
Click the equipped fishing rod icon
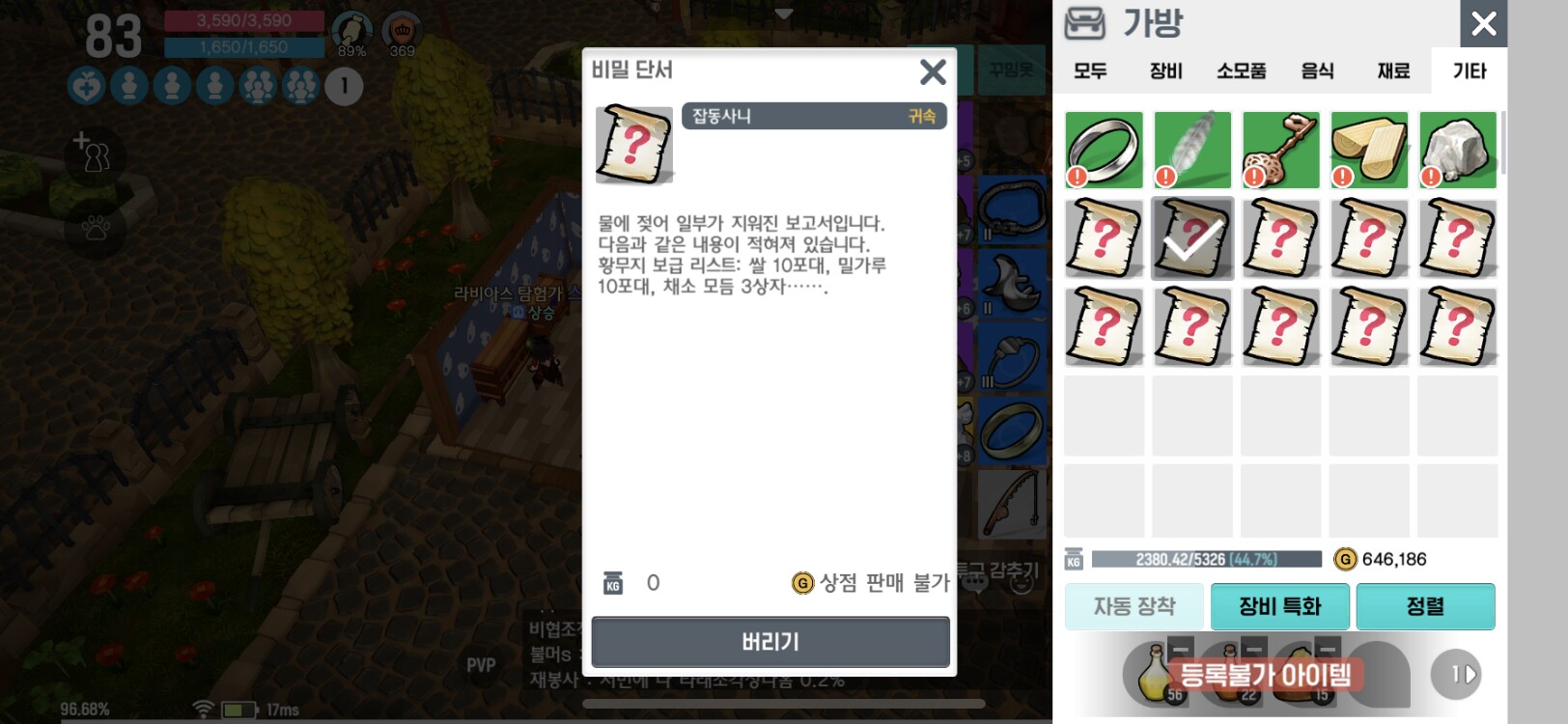[1012, 503]
